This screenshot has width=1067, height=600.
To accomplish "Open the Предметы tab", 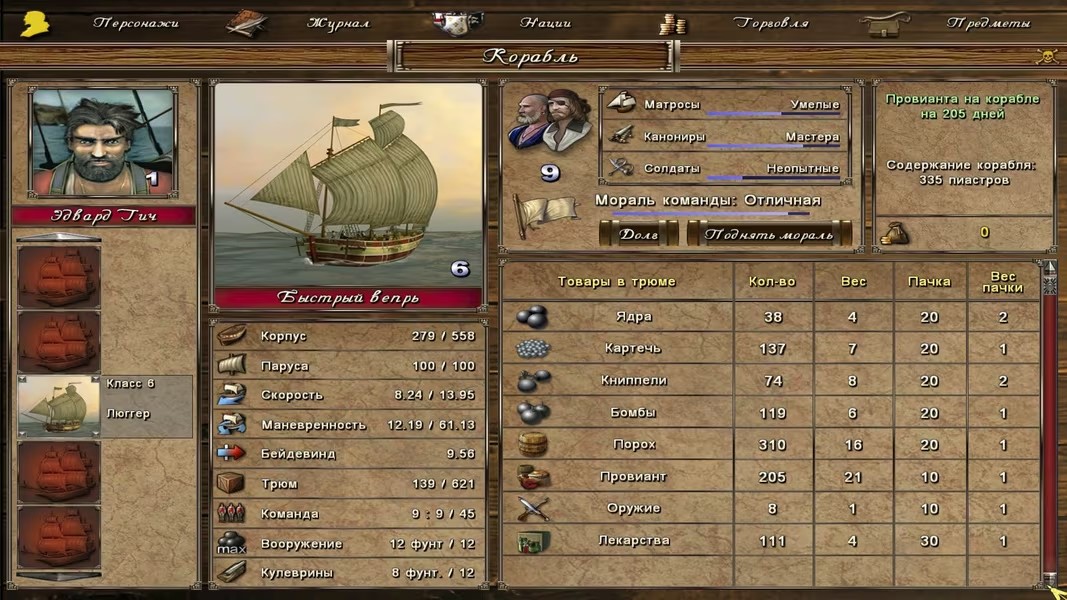I will point(988,23).
